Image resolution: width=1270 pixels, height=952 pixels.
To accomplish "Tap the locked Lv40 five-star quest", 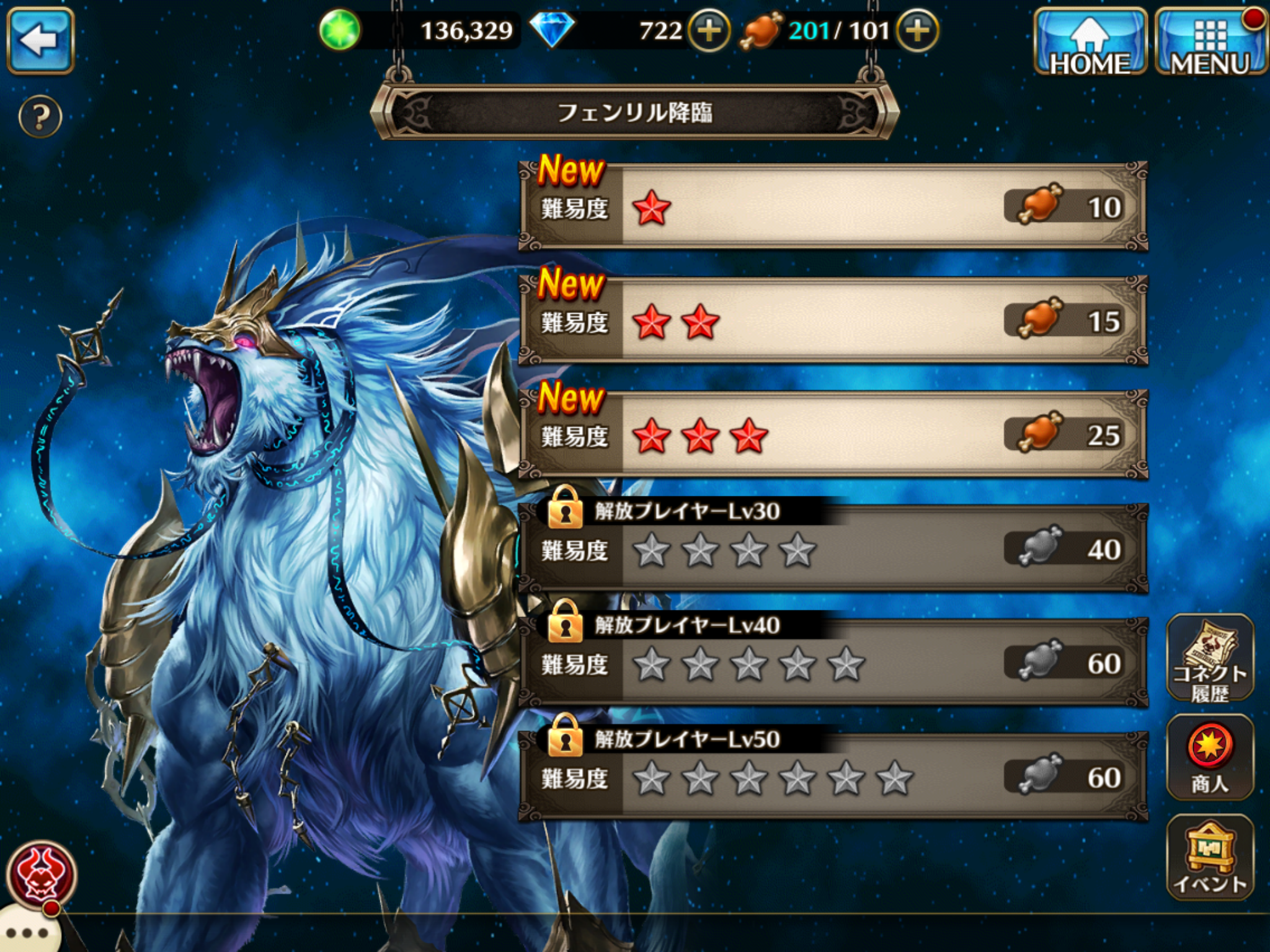I will 833,663.
